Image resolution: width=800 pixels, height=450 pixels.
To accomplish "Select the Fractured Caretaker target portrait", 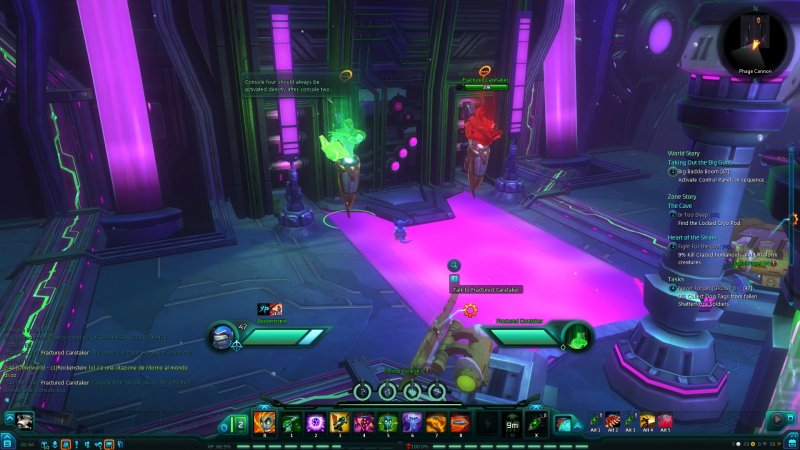I will [x=574, y=337].
